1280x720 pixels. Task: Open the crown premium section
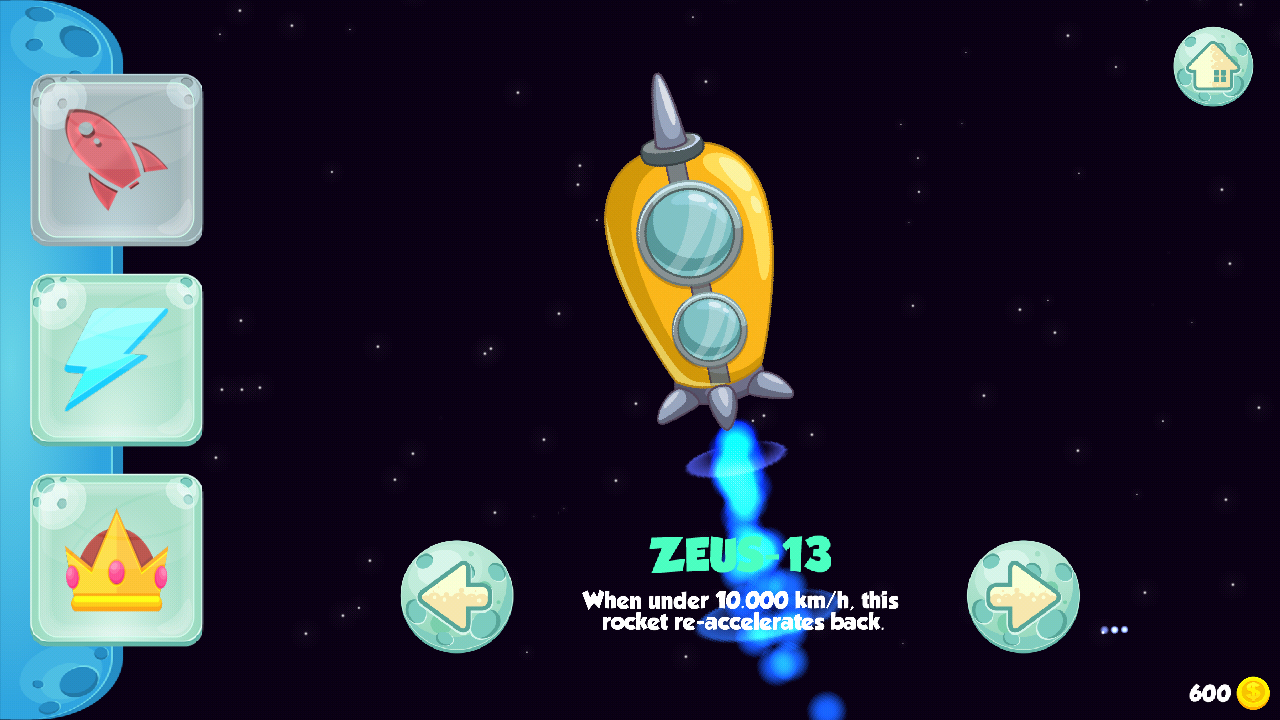[116, 560]
